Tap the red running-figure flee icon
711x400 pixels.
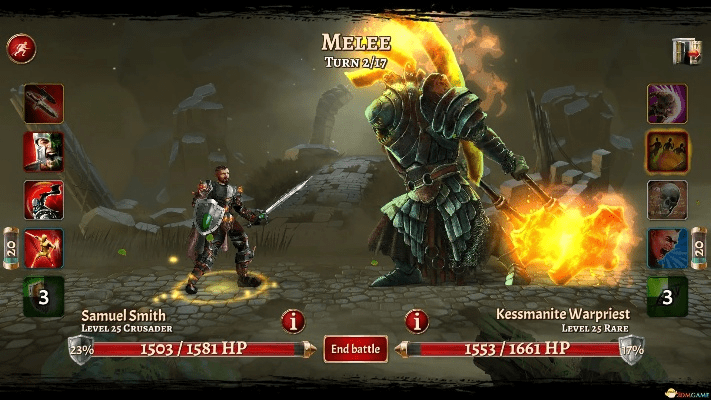(x=19, y=47)
